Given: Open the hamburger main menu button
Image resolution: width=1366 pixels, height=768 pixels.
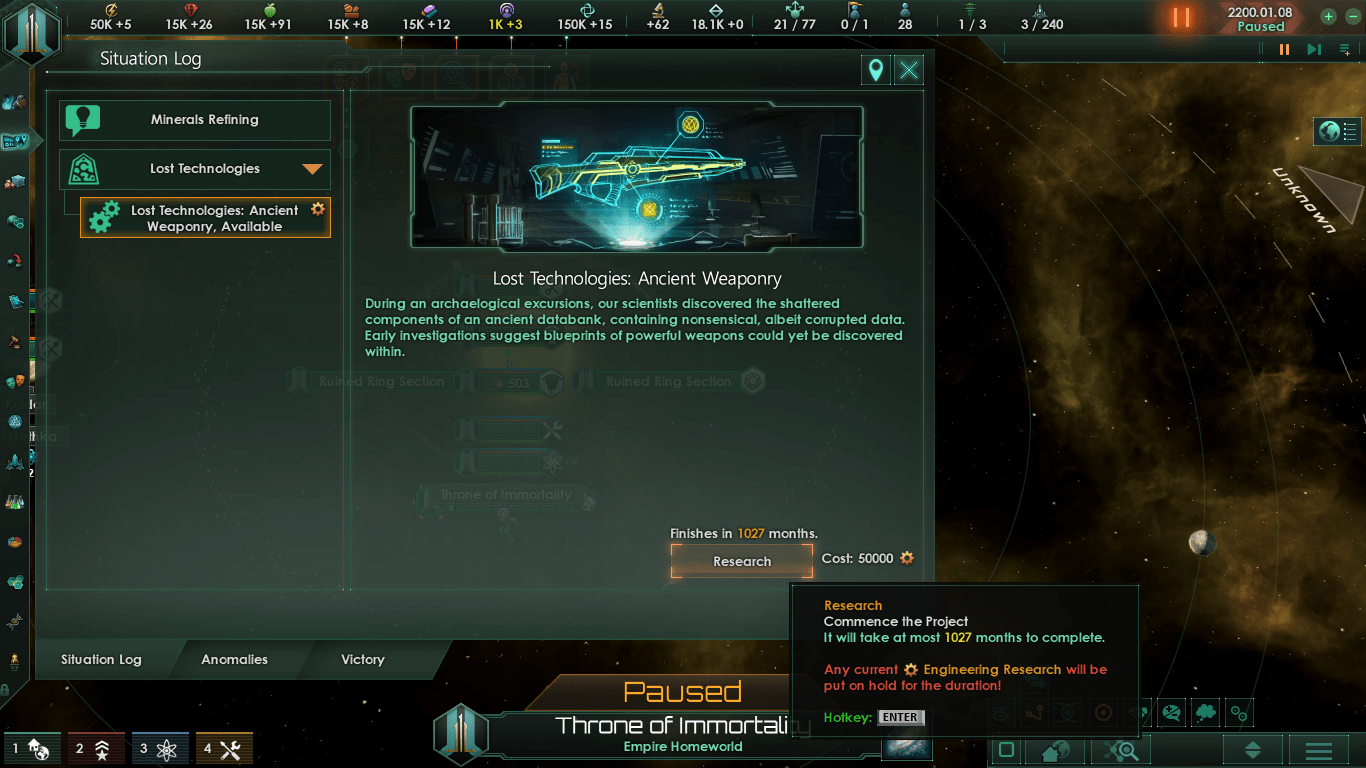Looking at the screenshot, I should [x=1318, y=750].
